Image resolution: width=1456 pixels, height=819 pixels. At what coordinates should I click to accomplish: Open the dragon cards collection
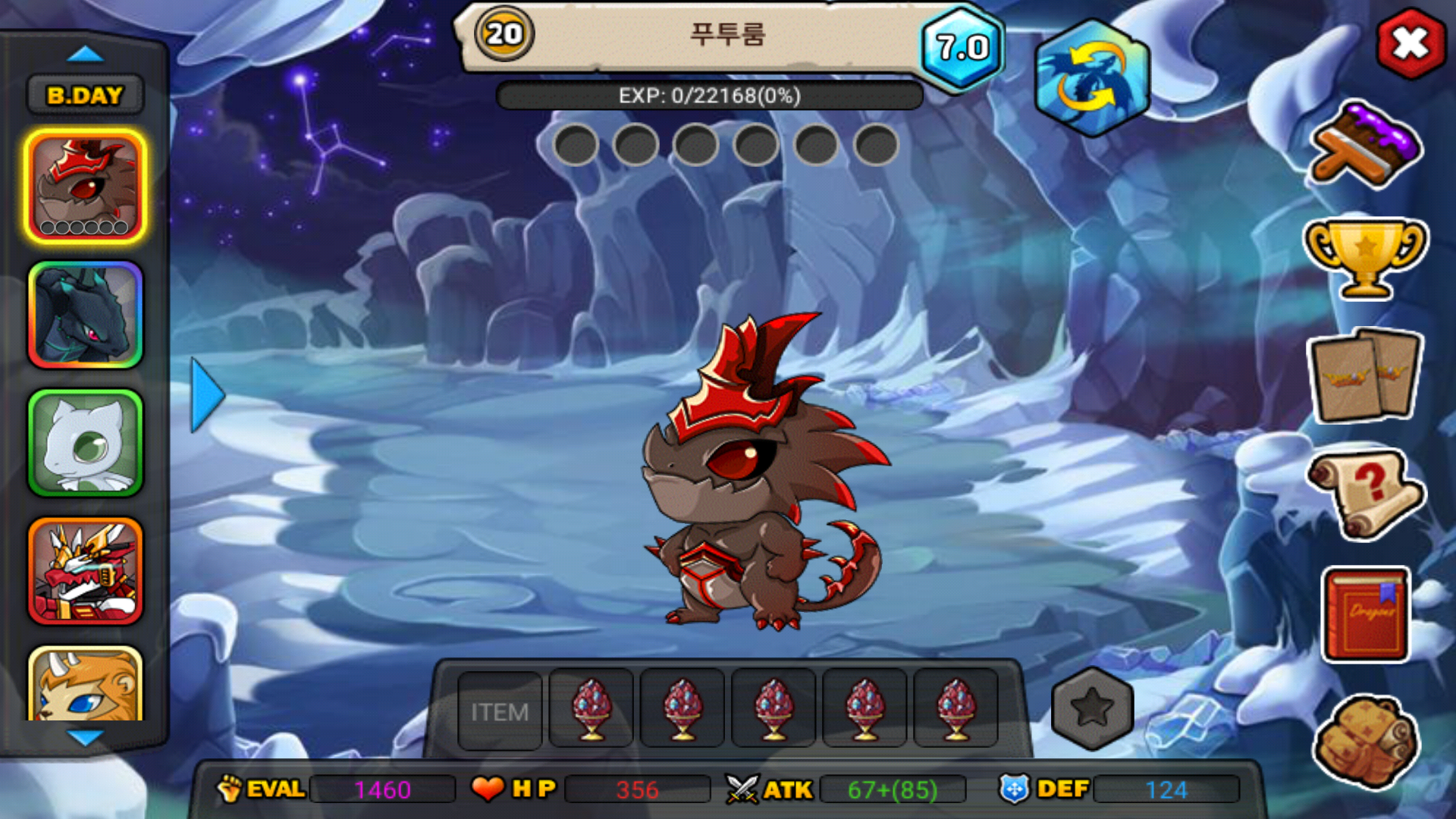[x=1365, y=375]
